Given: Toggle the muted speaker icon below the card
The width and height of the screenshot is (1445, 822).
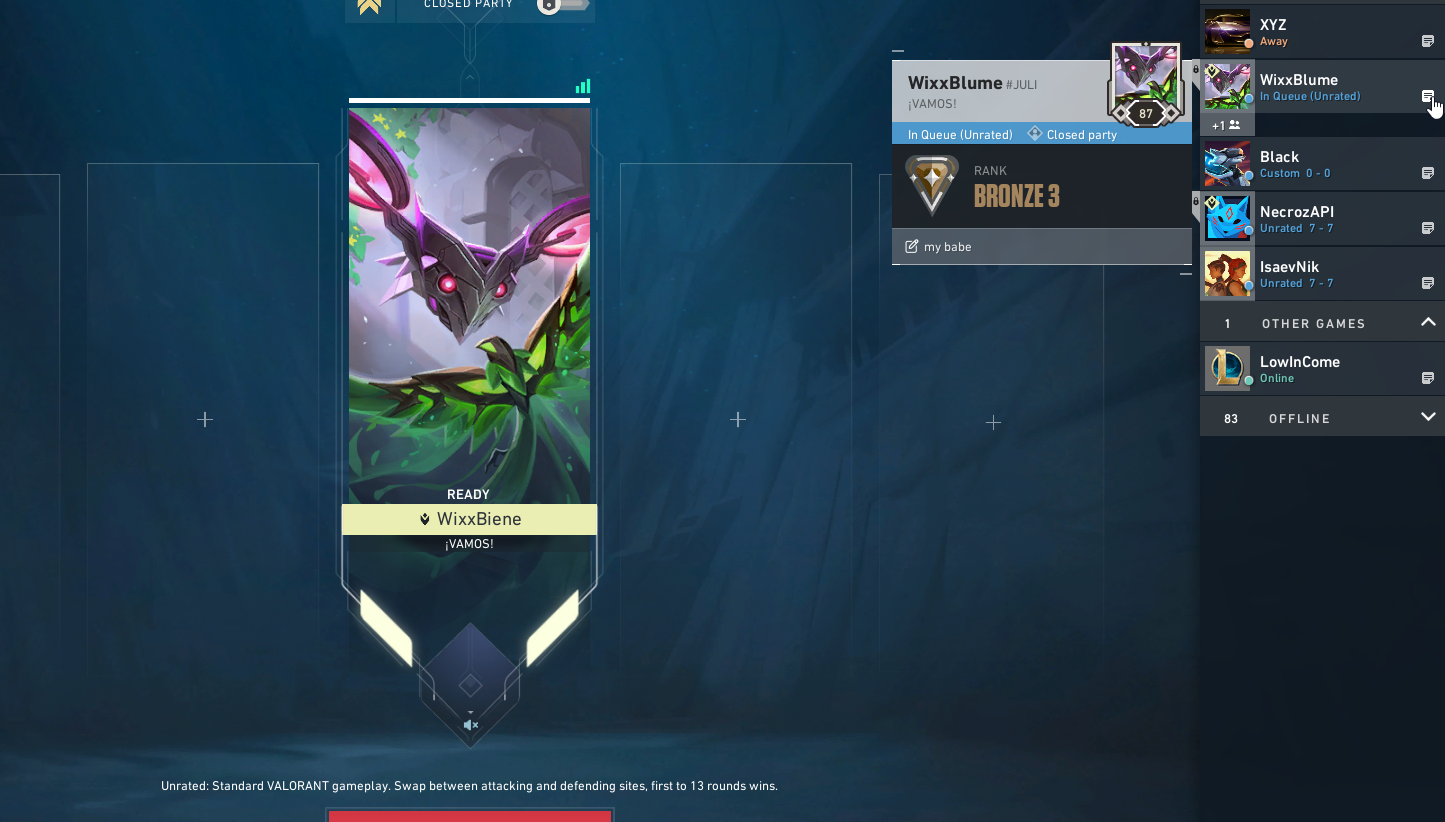Looking at the screenshot, I should click(470, 725).
